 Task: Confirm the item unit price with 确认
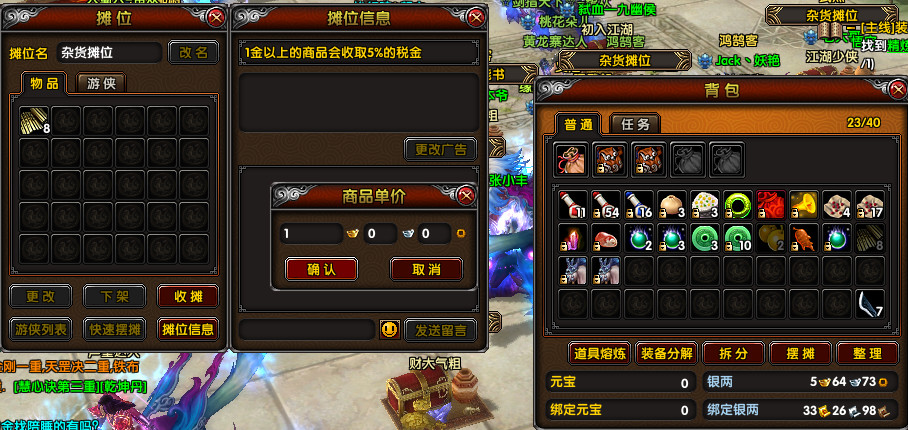pyautogui.click(x=321, y=269)
